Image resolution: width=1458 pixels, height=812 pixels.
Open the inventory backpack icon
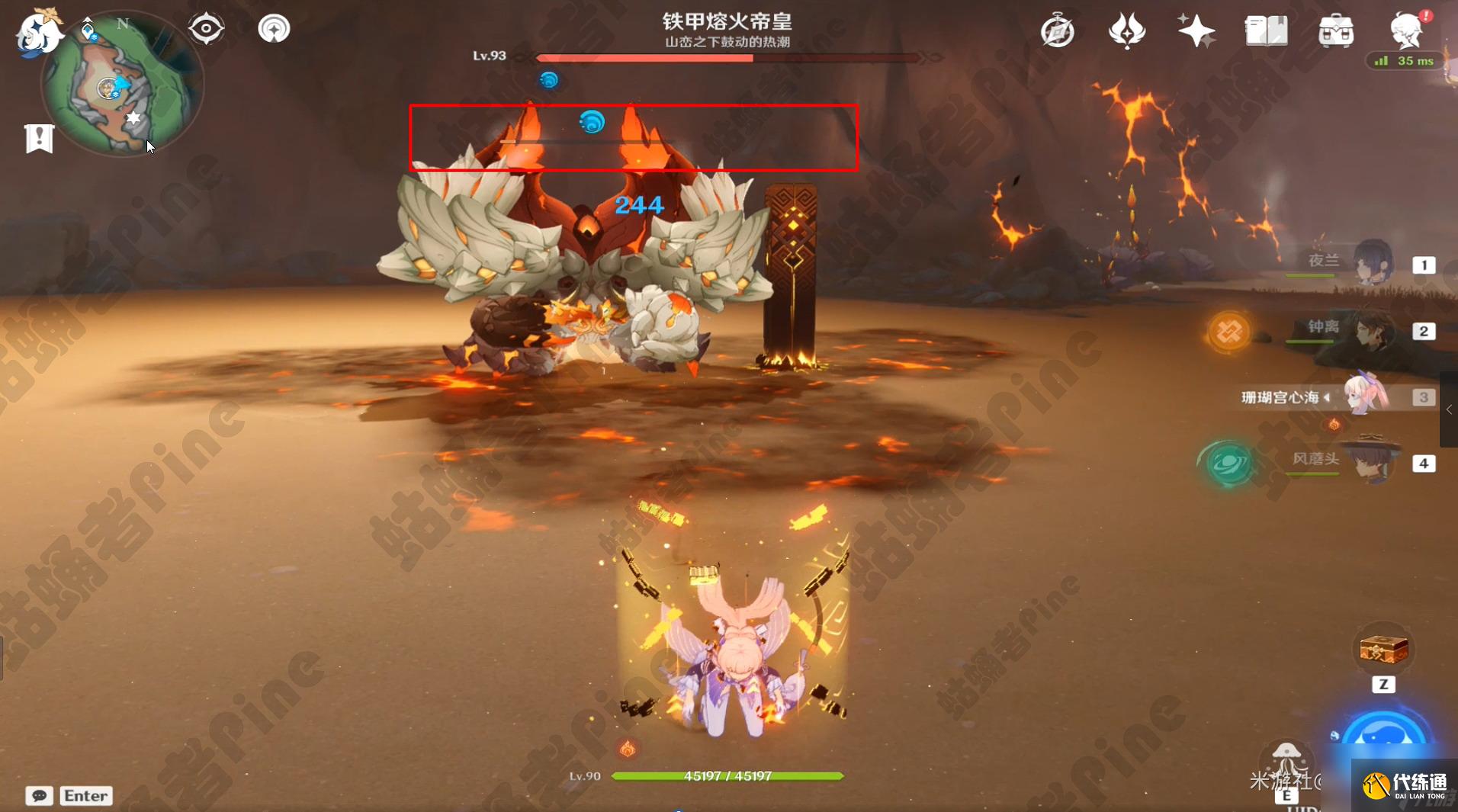point(1337,30)
